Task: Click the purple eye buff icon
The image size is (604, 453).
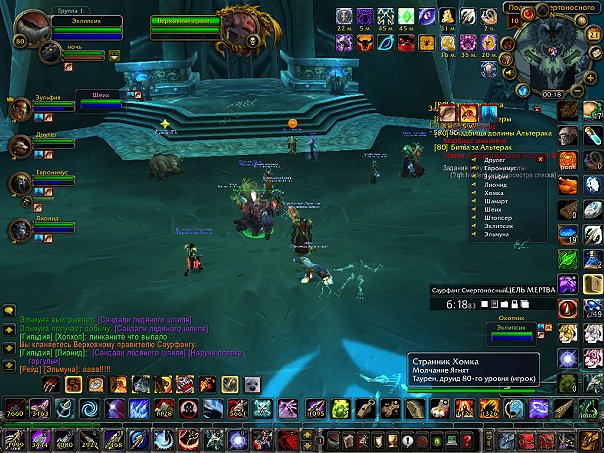Action: coord(427,16)
